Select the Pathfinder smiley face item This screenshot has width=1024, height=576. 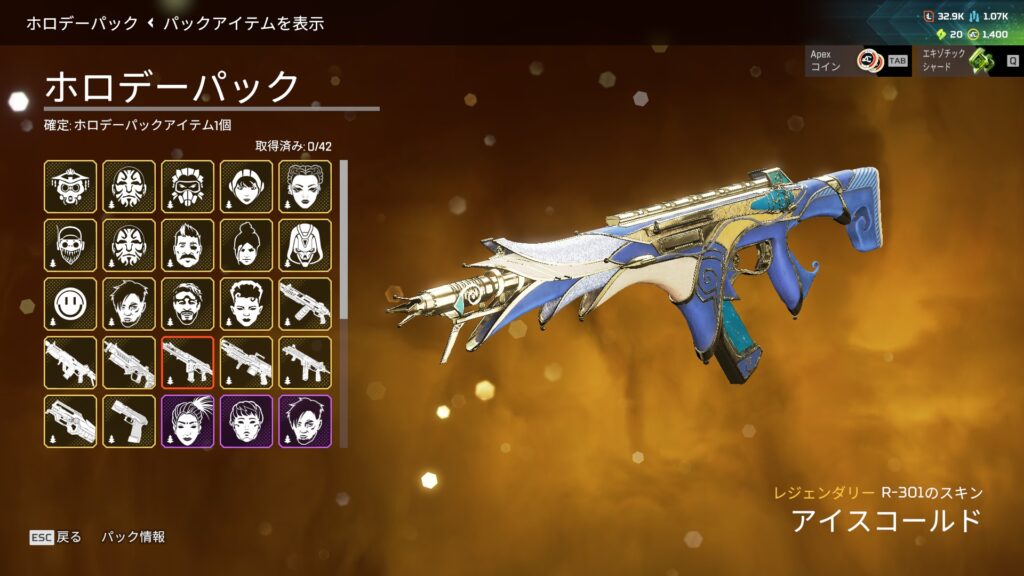[71, 304]
